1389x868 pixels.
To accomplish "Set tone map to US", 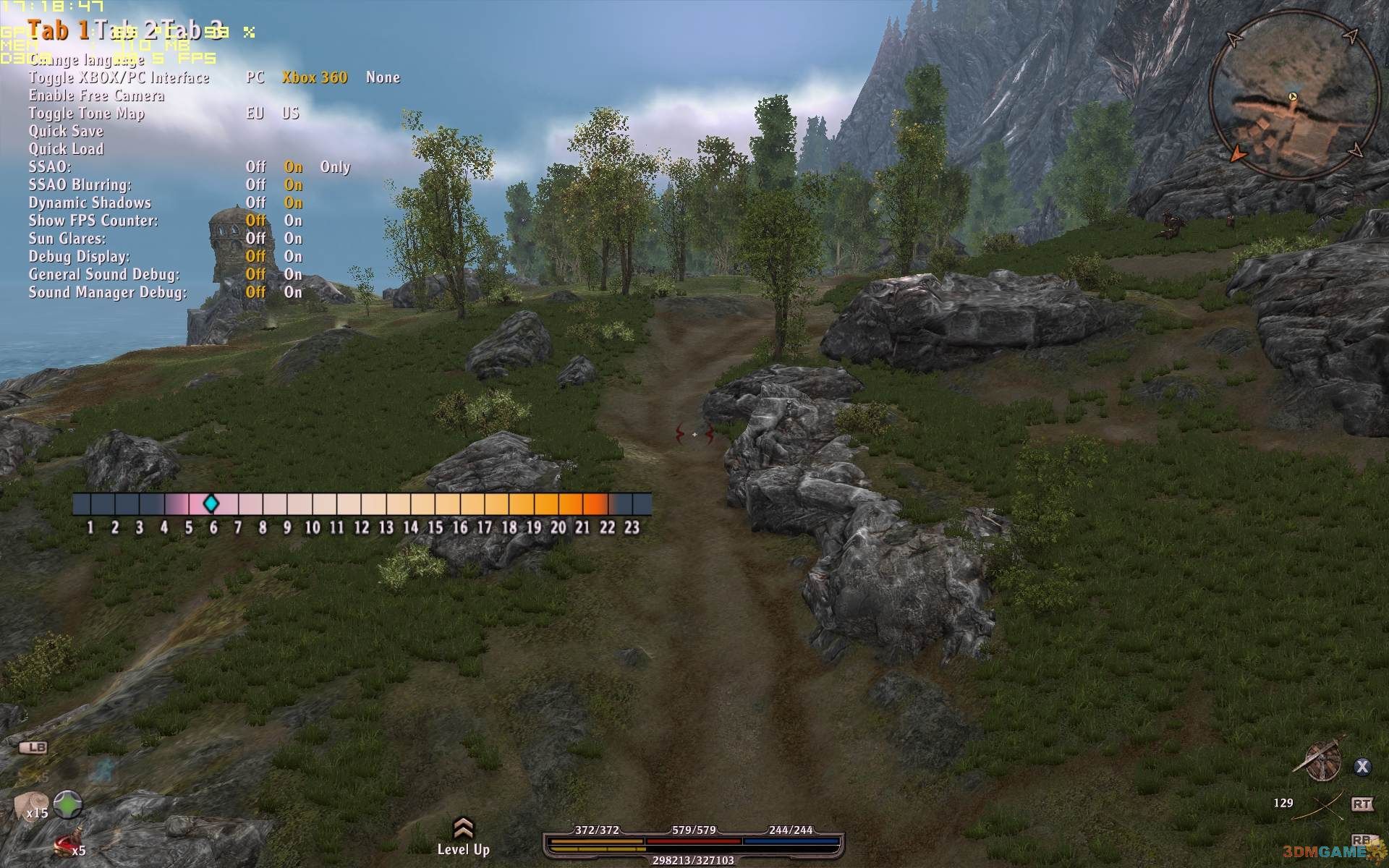I will click(291, 114).
